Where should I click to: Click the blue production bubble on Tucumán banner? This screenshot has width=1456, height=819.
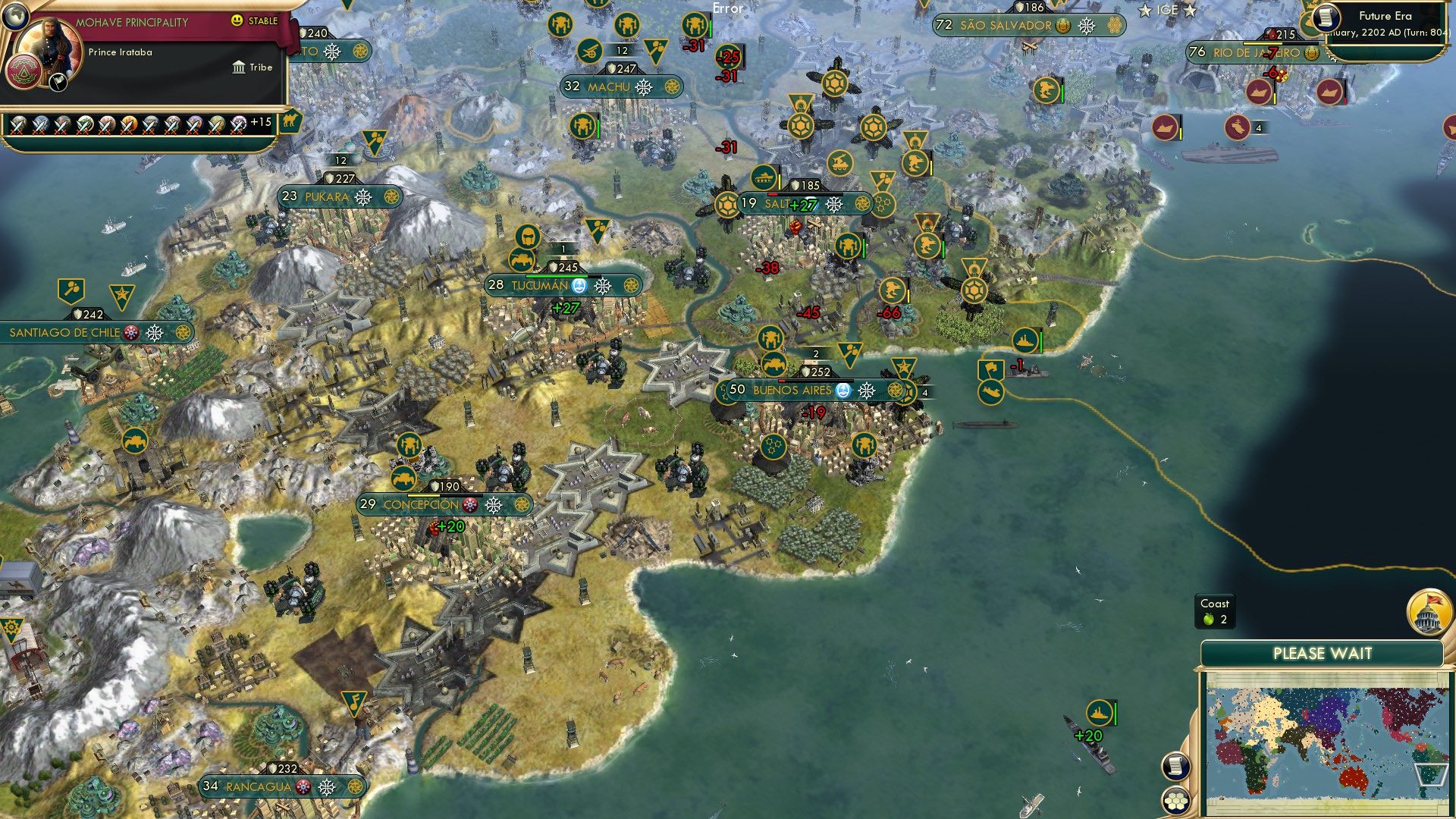(579, 285)
